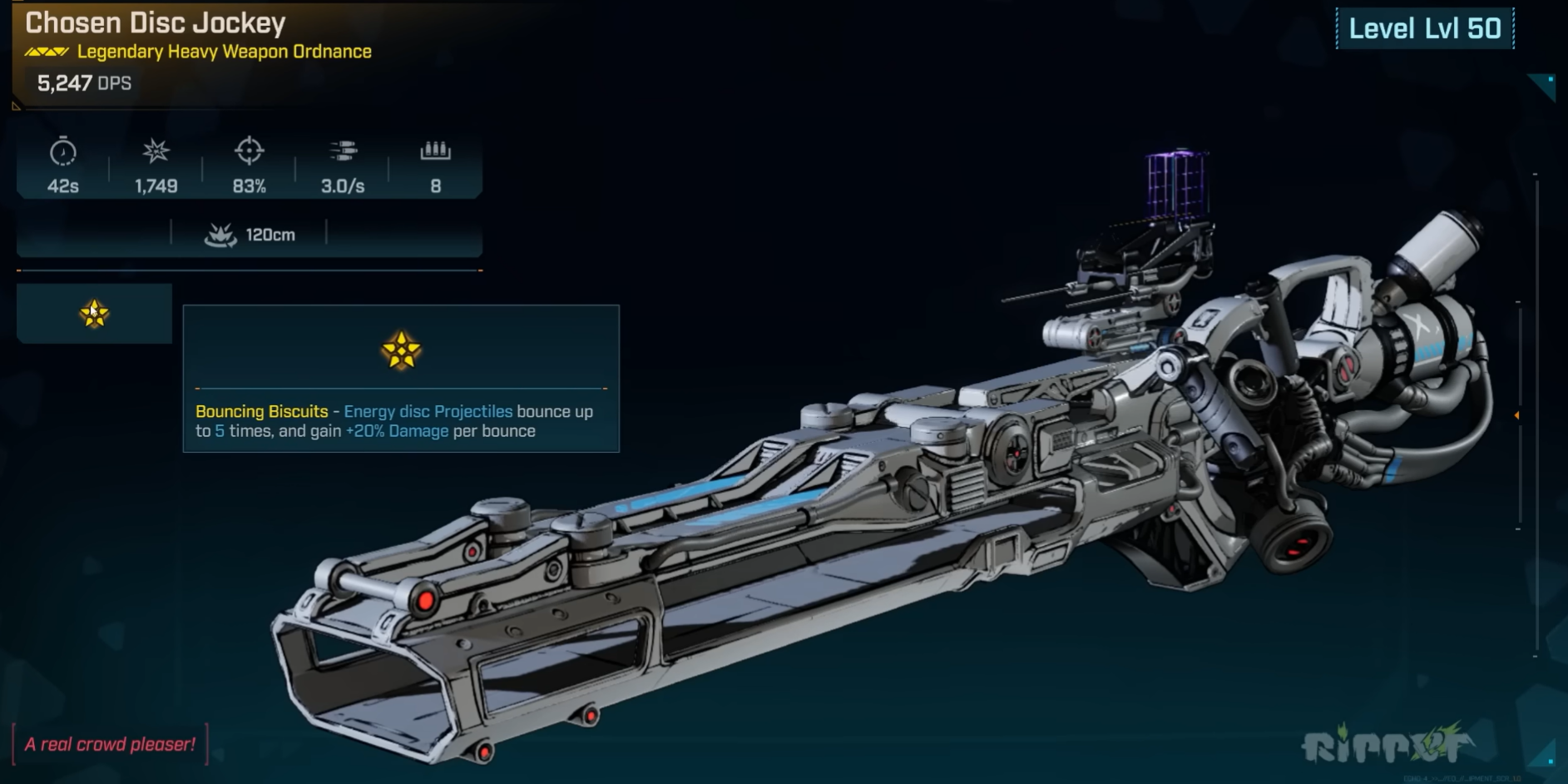Viewport: 1568px width, 784px height.
Task: Select the Chosen Disc Jockey title tab
Action: coord(154,23)
